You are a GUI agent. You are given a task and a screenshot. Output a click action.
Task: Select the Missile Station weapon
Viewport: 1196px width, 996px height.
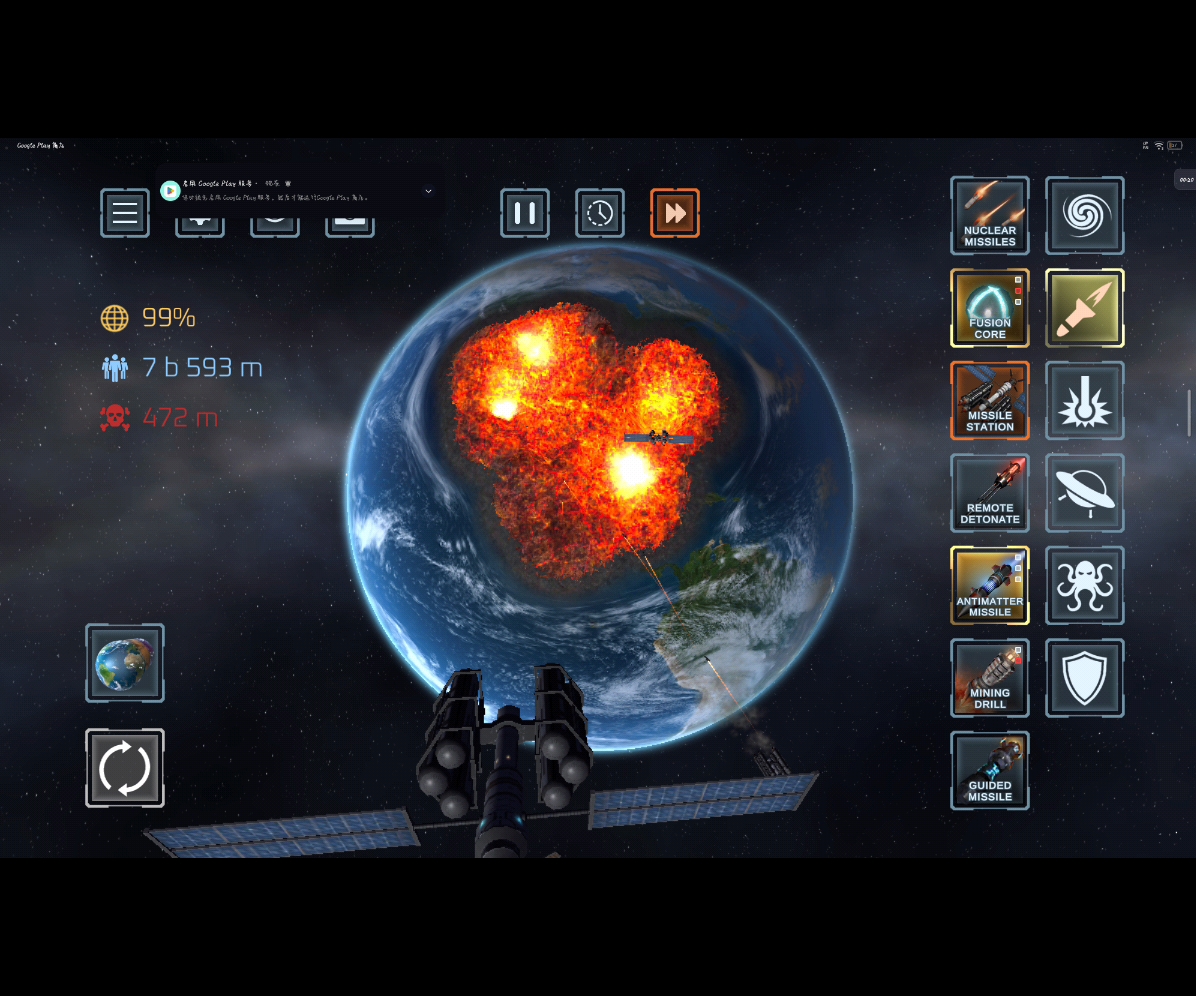coord(990,400)
